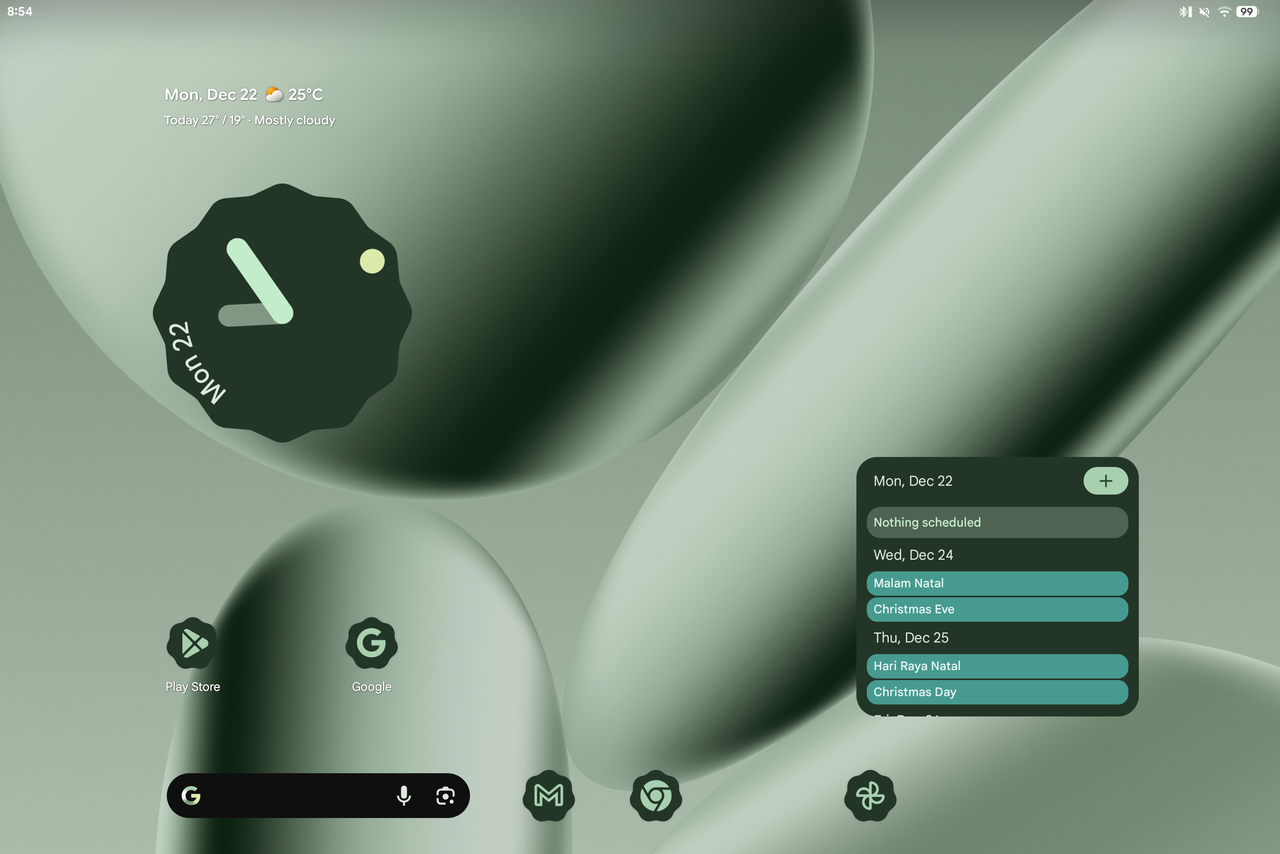View the Hari Raya Natal event
This screenshot has height=854, width=1280.
997,666
